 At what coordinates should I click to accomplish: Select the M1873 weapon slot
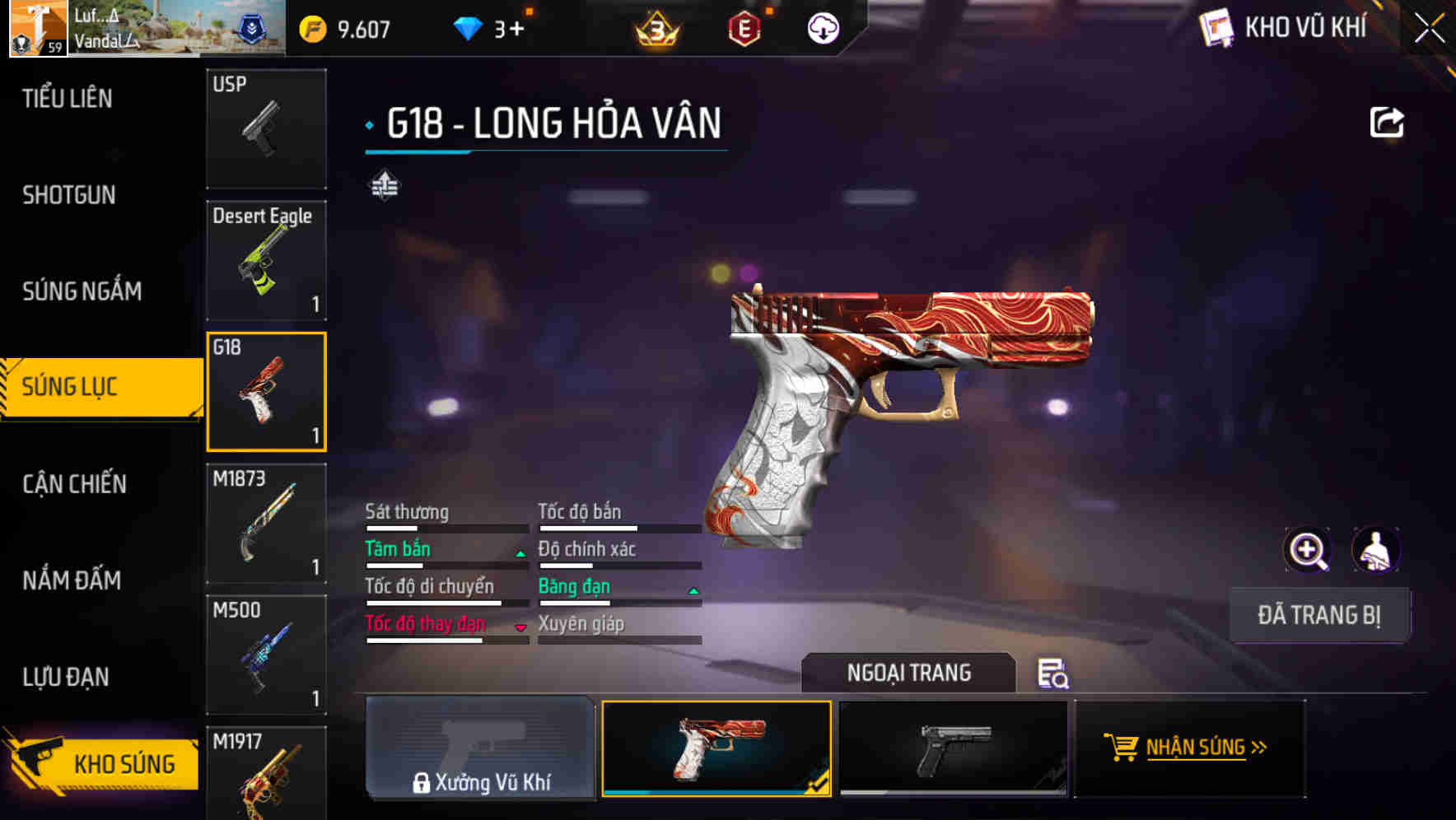266,524
